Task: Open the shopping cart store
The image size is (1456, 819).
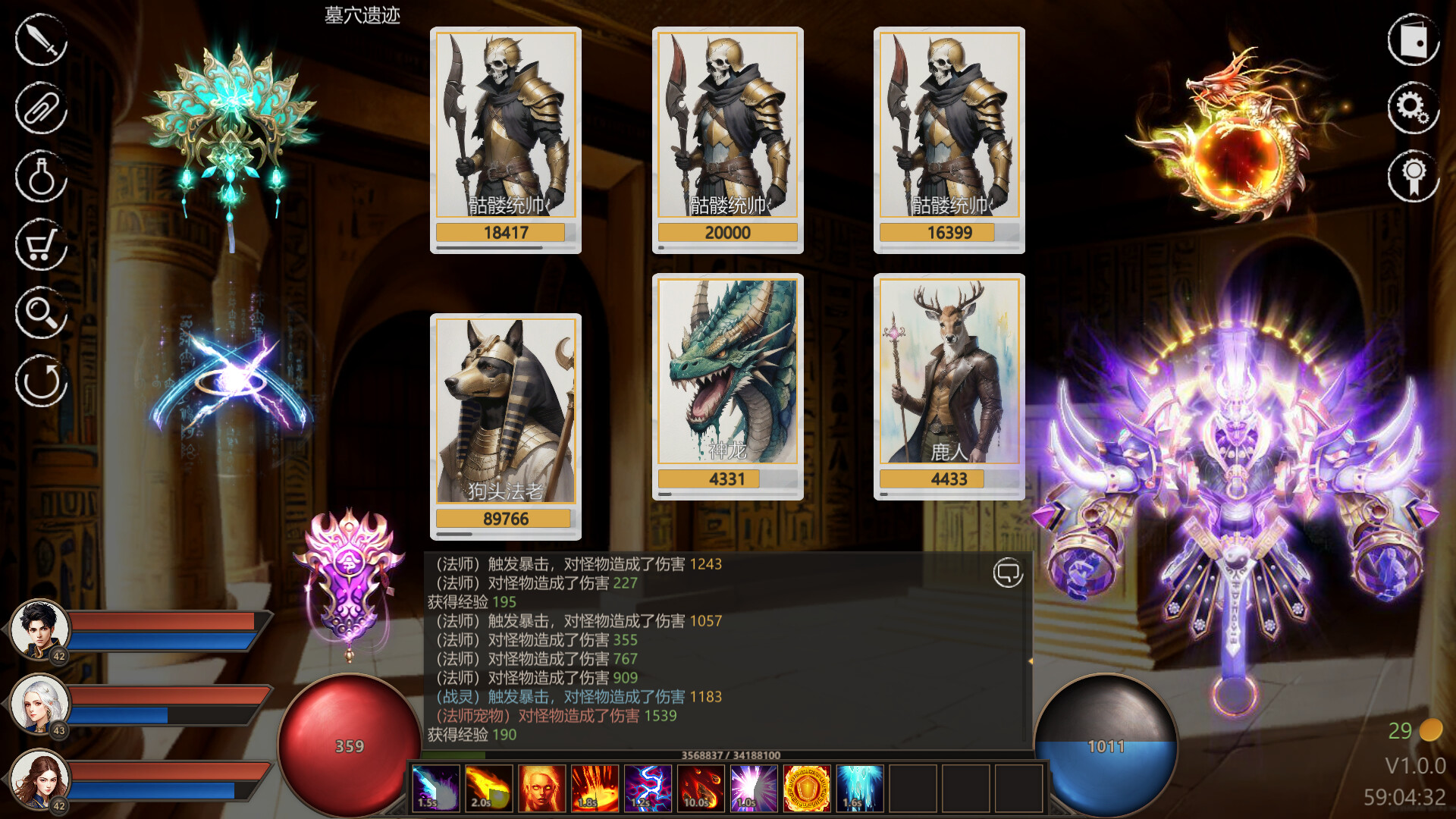Action: 40,245
